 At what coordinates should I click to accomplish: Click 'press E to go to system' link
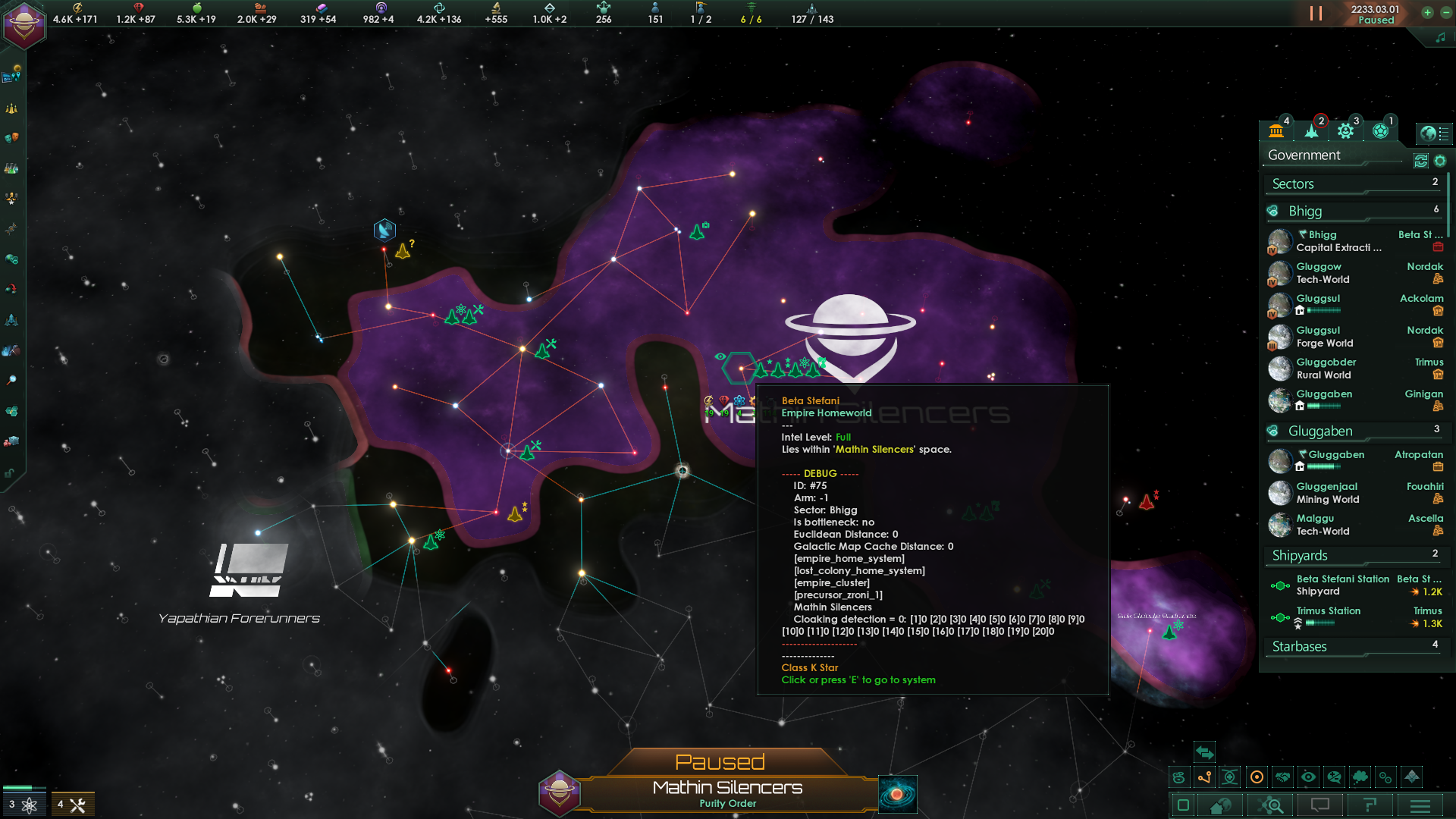(x=859, y=679)
